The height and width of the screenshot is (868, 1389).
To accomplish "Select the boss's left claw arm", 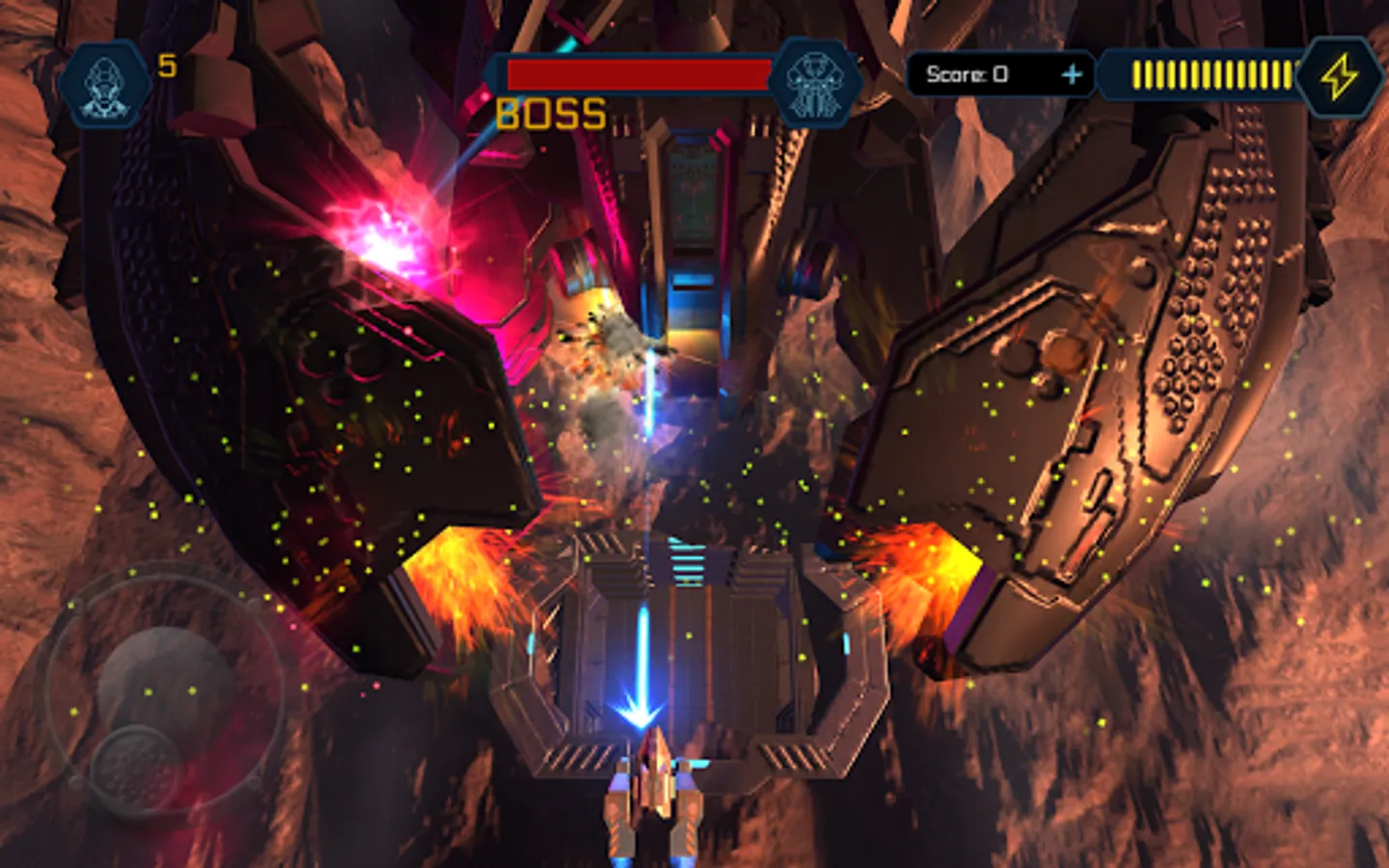I will click(x=318, y=386).
